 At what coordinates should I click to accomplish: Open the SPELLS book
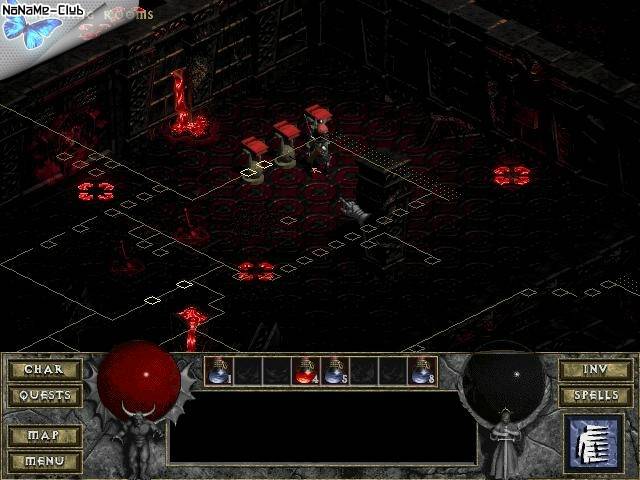595,395
